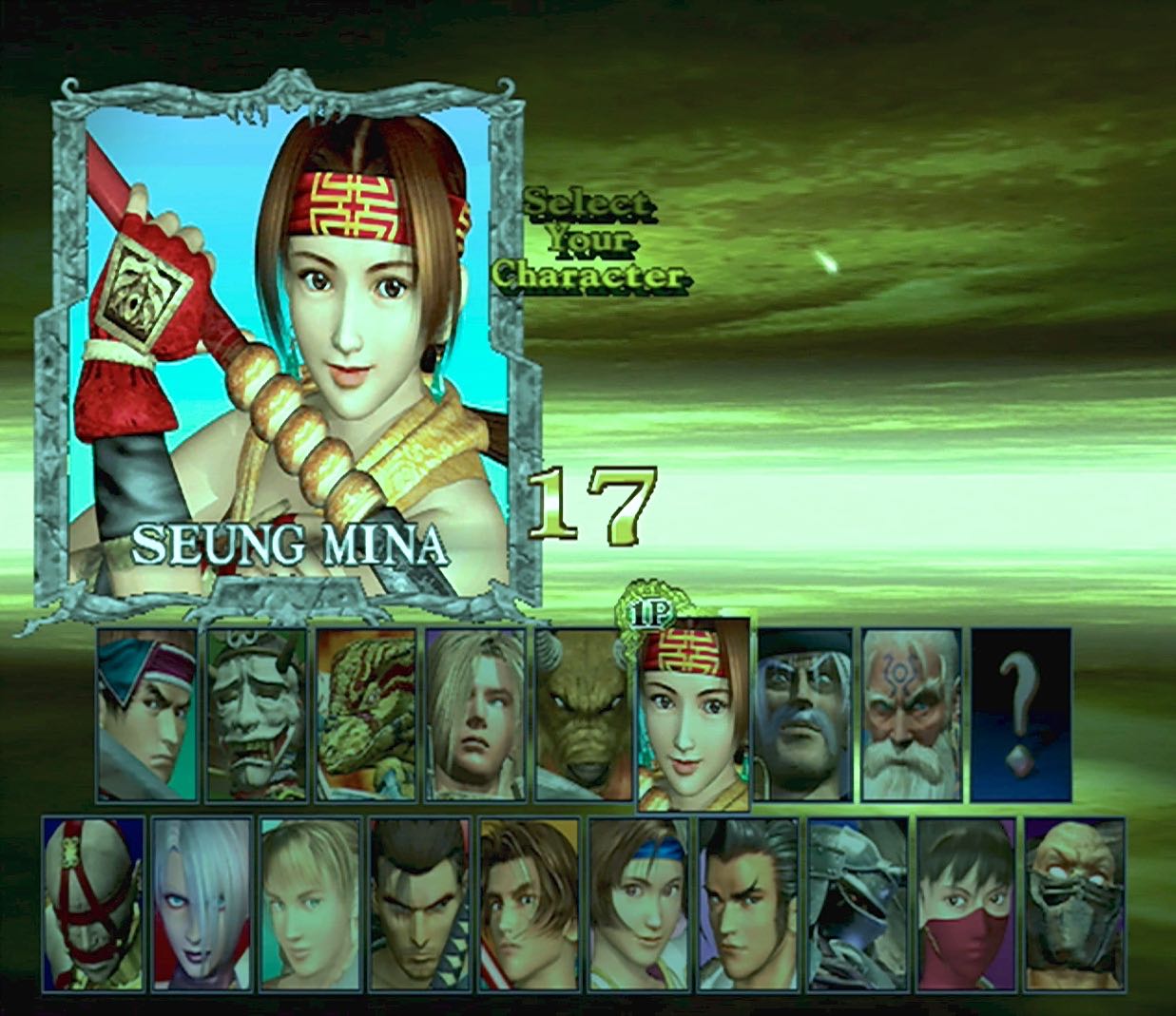Viewport: 1176px width, 1016px height.
Task: Choose Nightmare's armored helmet portrait
Action: [858, 903]
